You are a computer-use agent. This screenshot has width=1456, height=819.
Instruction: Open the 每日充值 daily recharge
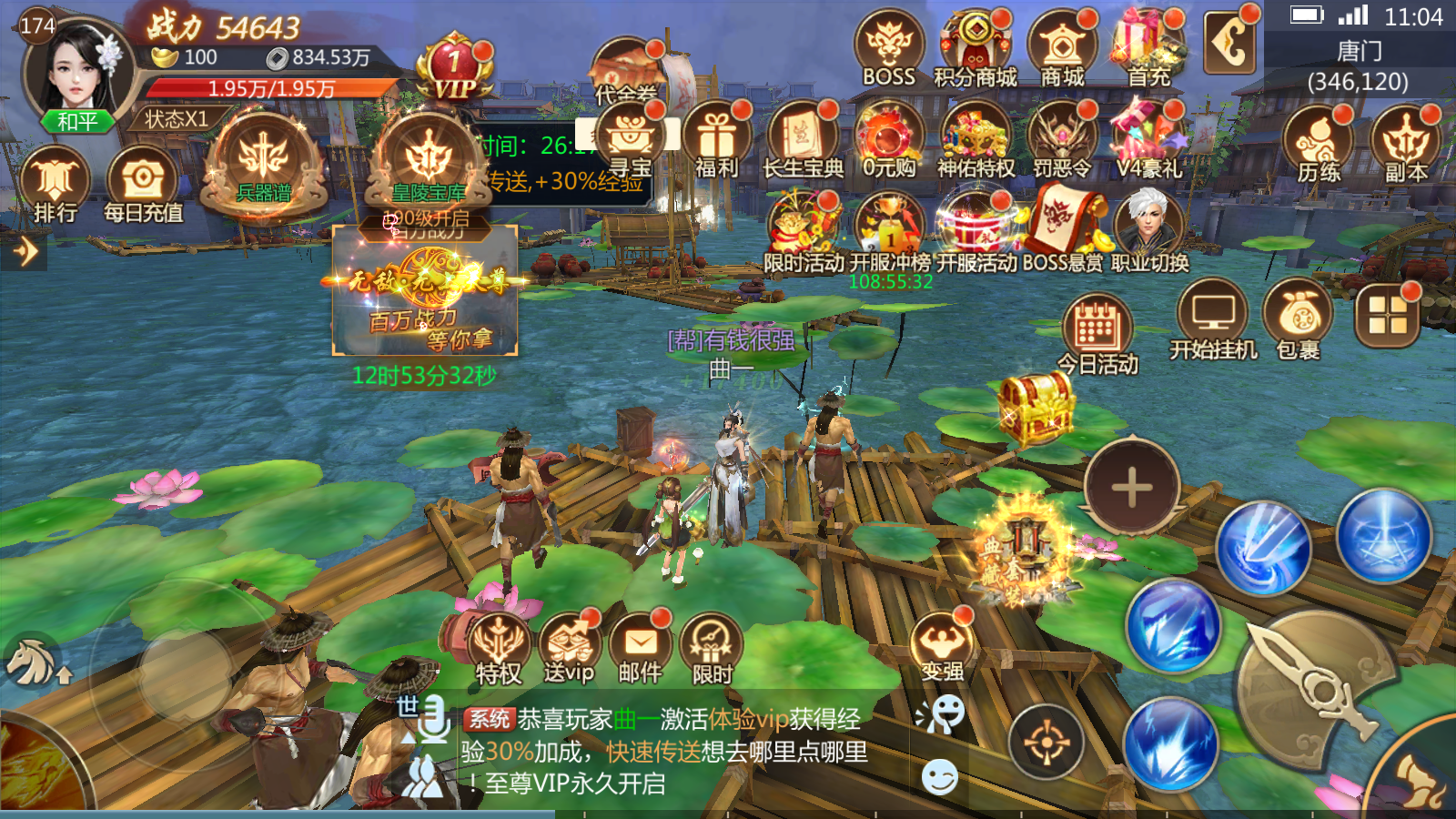[143, 182]
